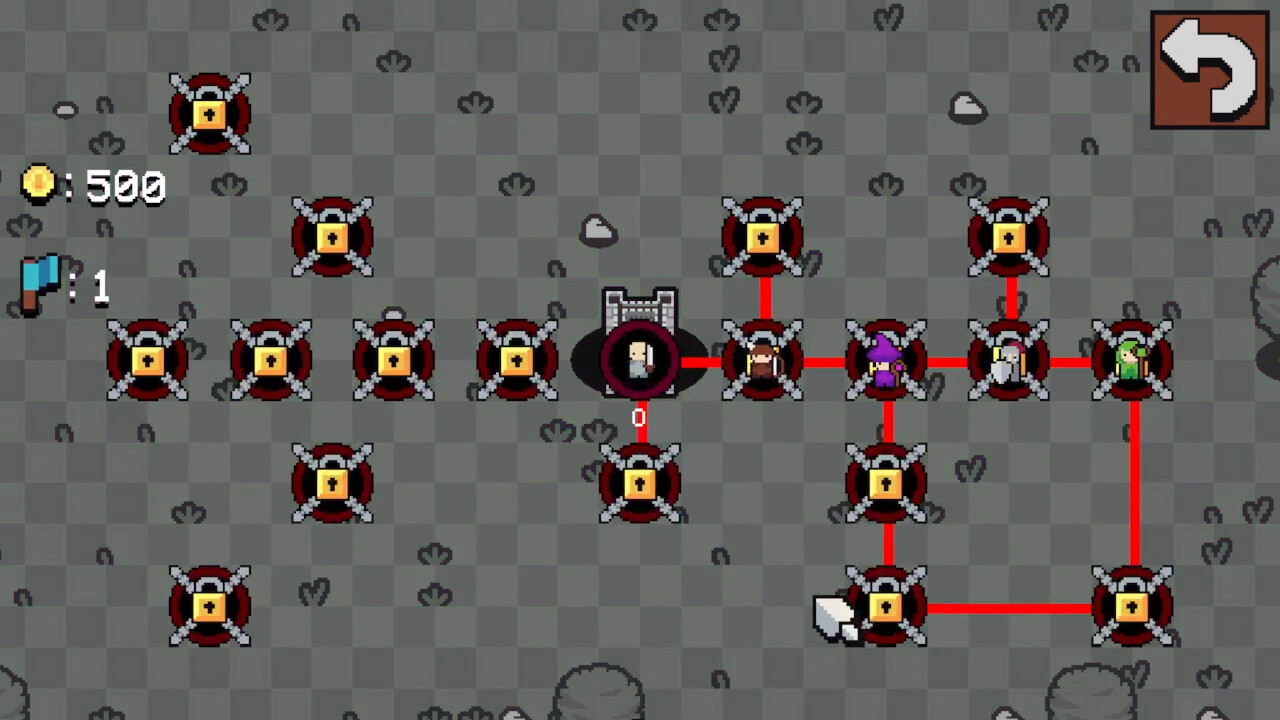This screenshot has height=720, width=1280.
Task: Click the gold coin currency icon
Action: coord(38,185)
